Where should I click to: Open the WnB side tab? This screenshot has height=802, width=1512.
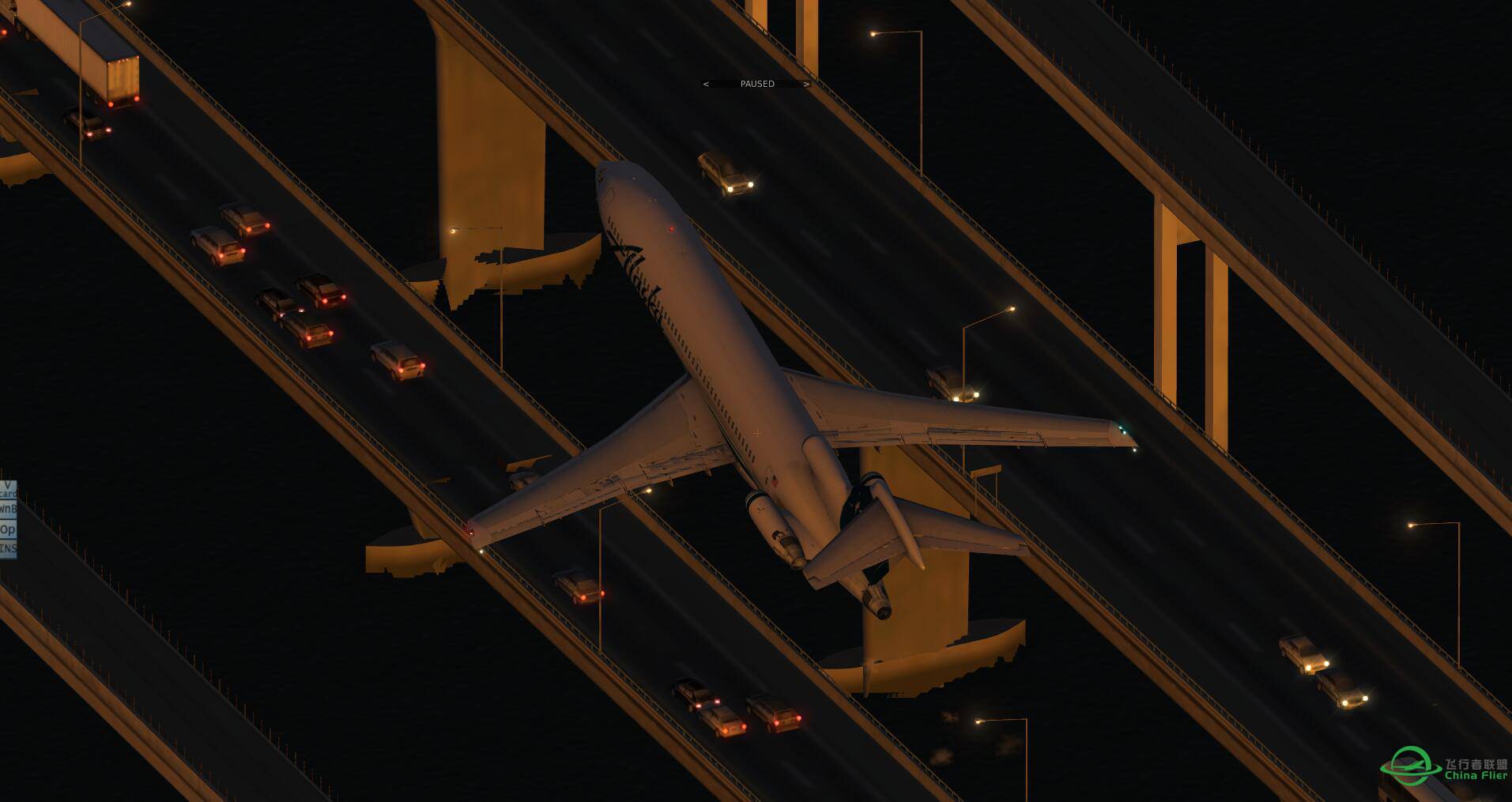point(7,509)
